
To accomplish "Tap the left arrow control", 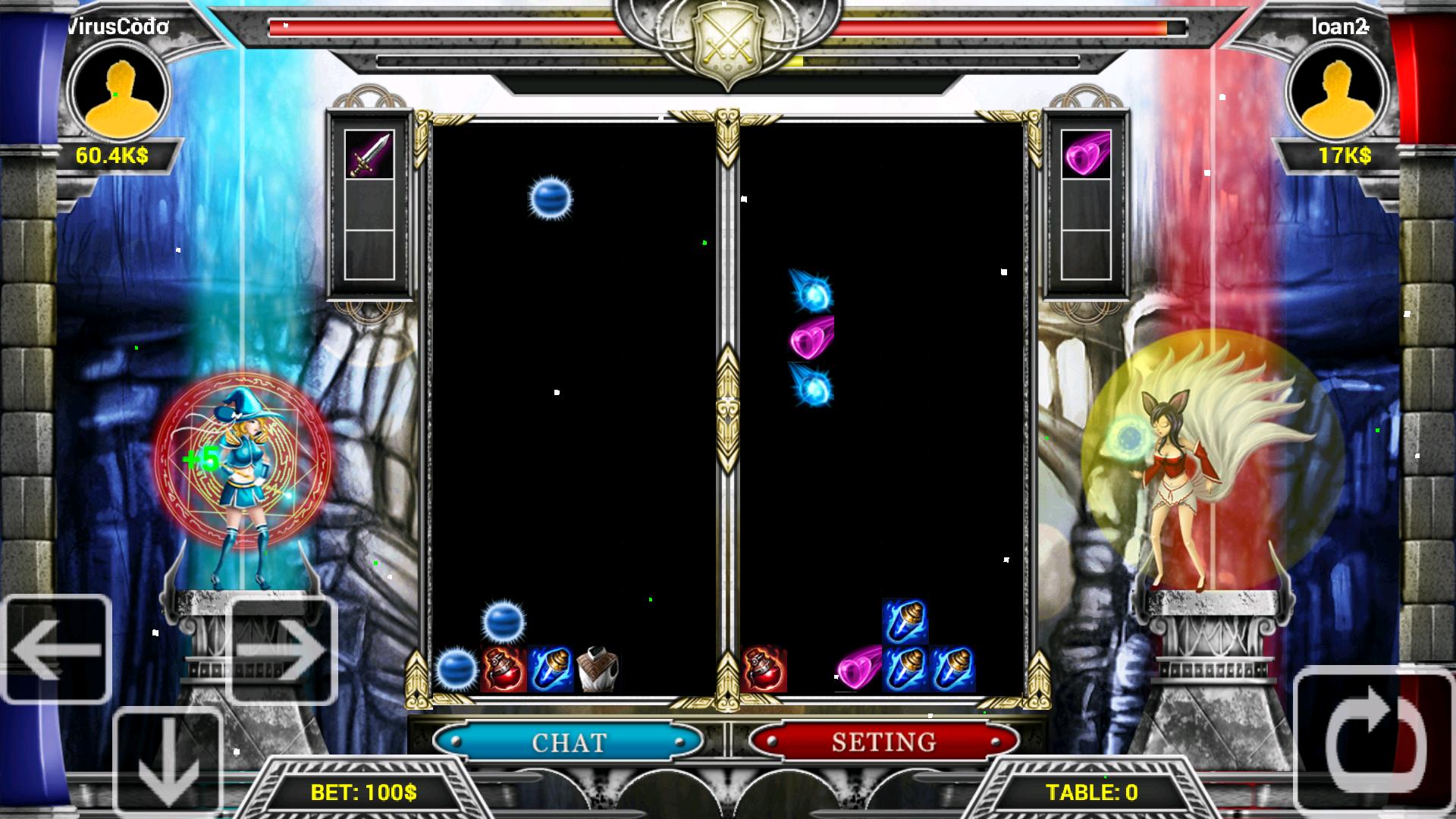I will [57, 649].
